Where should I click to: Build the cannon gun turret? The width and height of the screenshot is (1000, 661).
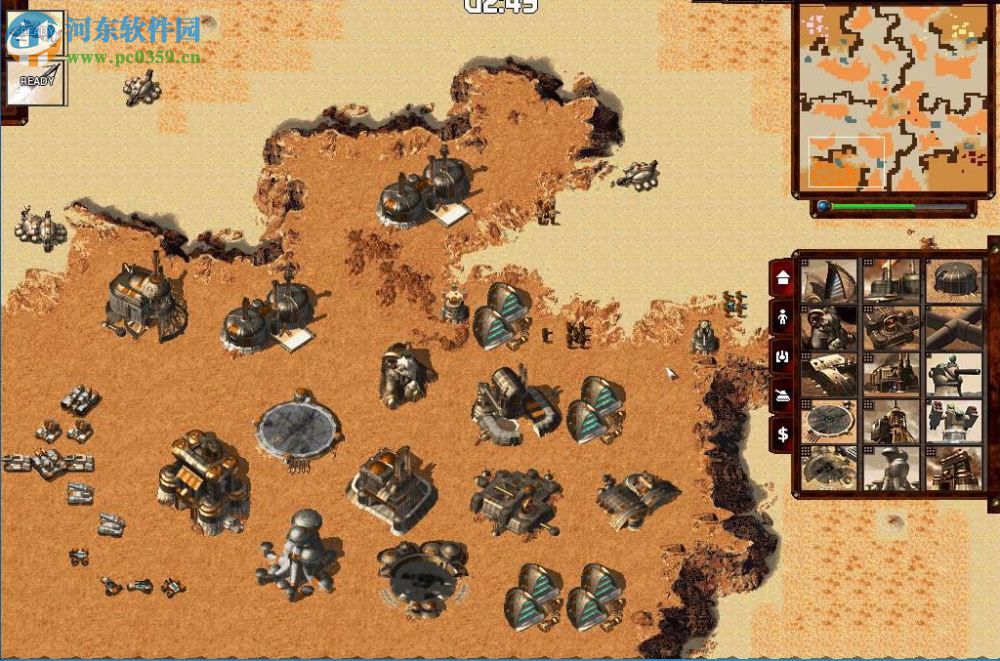(x=954, y=374)
